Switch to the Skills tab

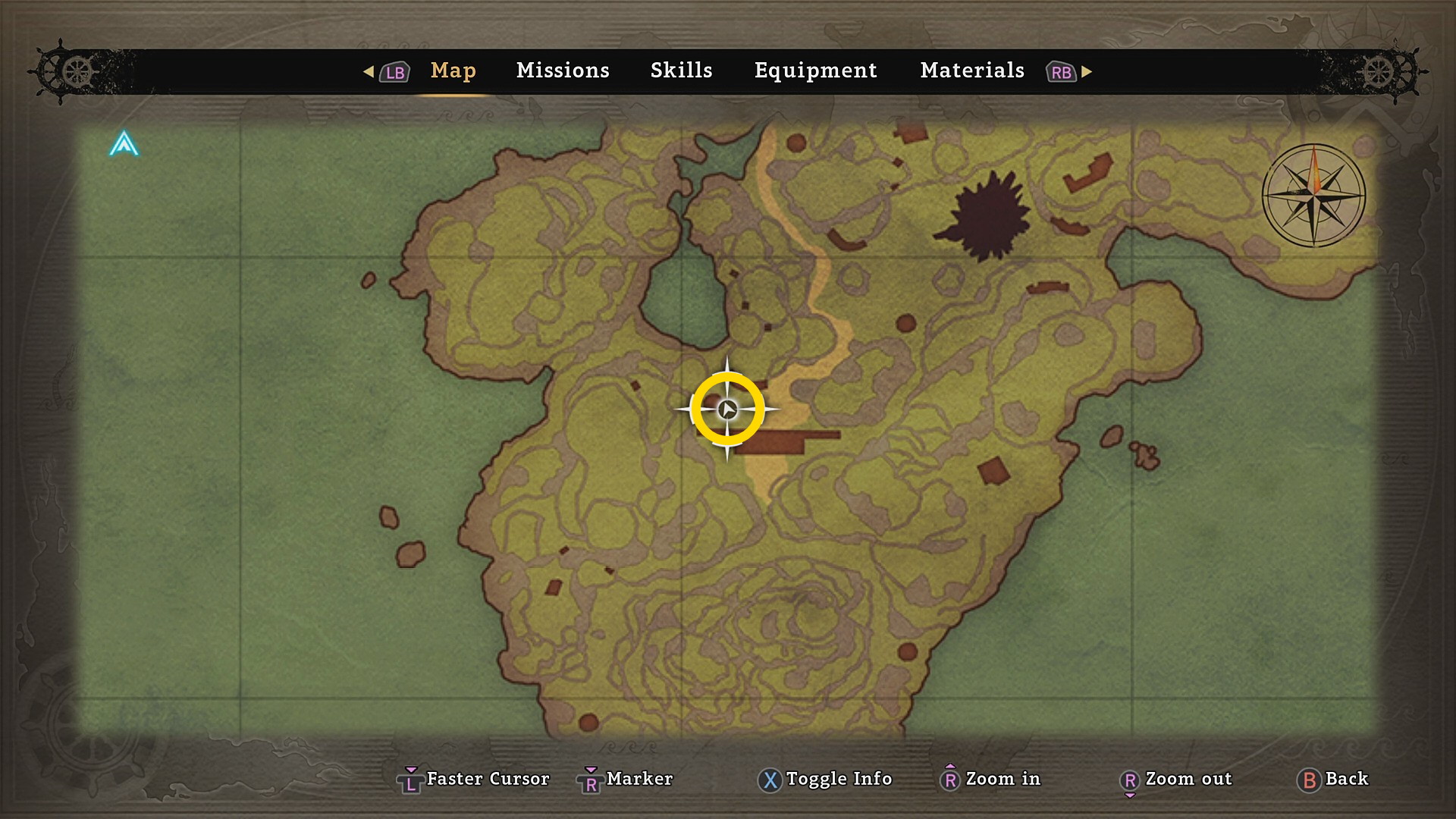(x=681, y=71)
